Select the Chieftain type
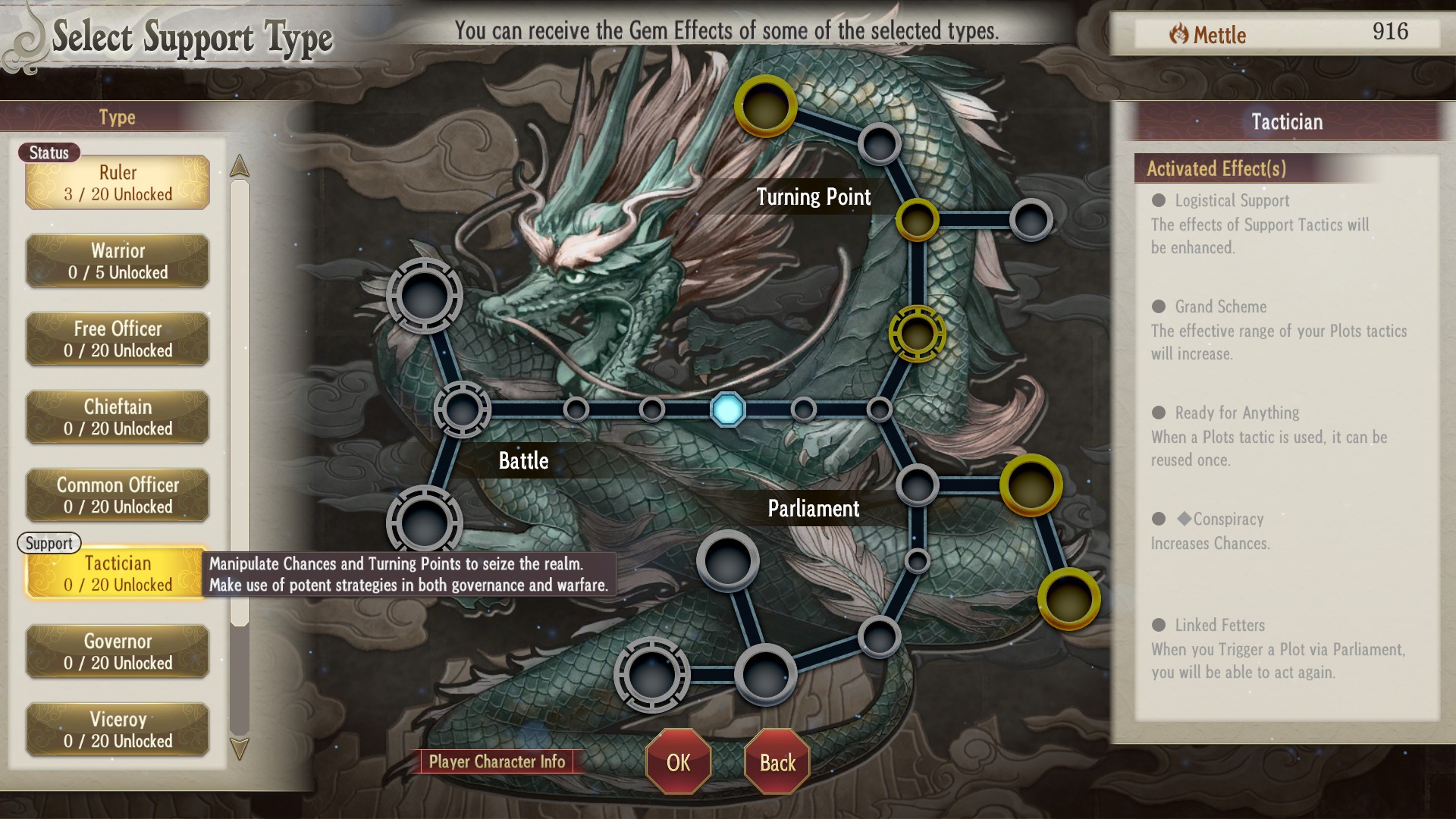The width and height of the screenshot is (1456, 819). (x=118, y=417)
